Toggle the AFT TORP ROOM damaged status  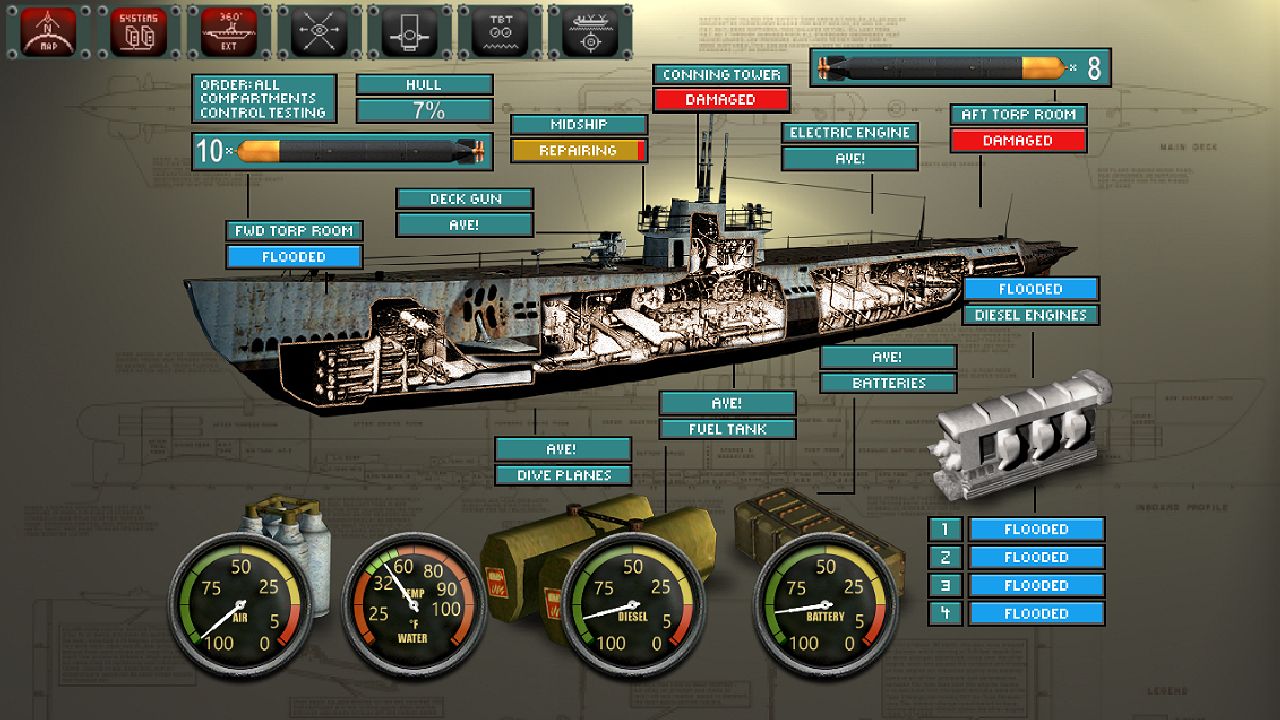tap(1018, 141)
